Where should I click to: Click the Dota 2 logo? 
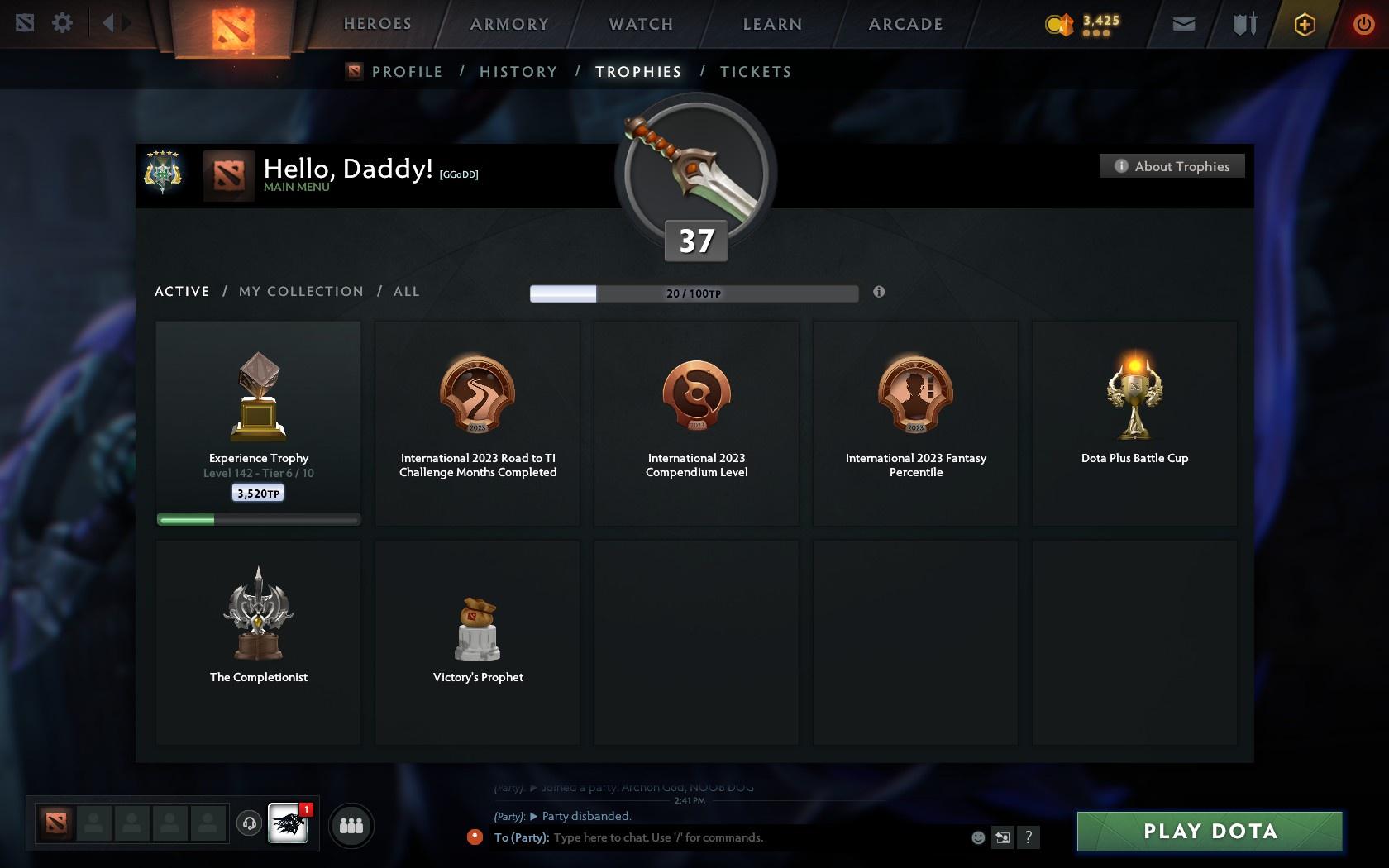[x=234, y=27]
